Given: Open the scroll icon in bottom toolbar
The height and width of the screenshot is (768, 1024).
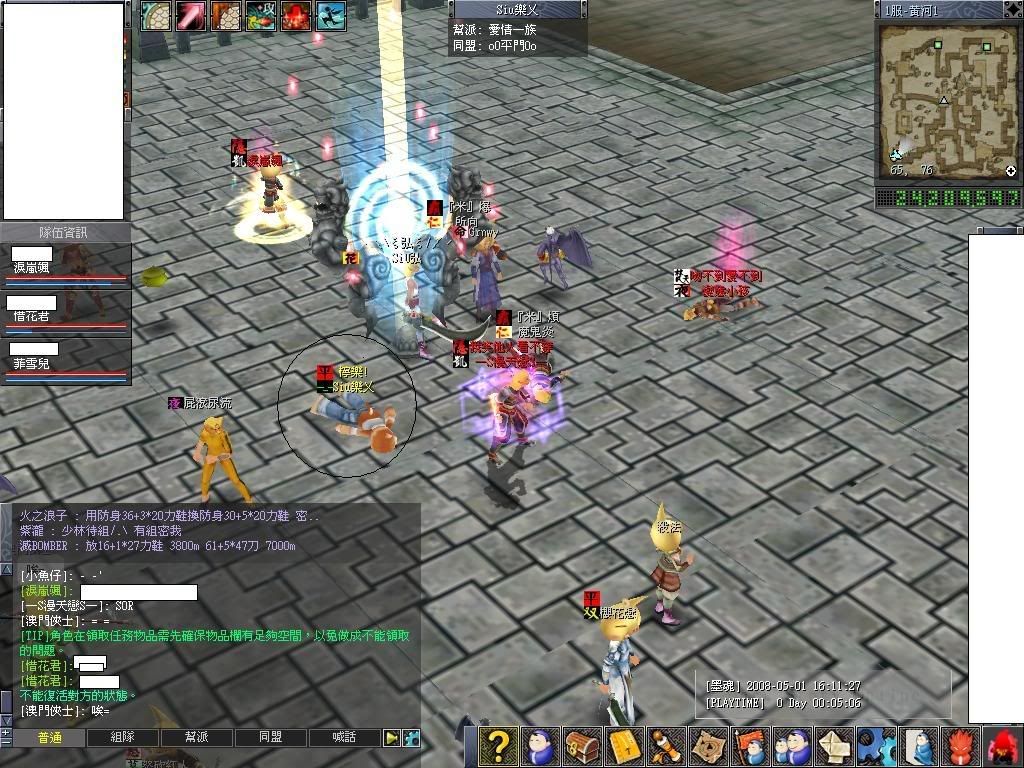Looking at the screenshot, I should [x=666, y=746].
